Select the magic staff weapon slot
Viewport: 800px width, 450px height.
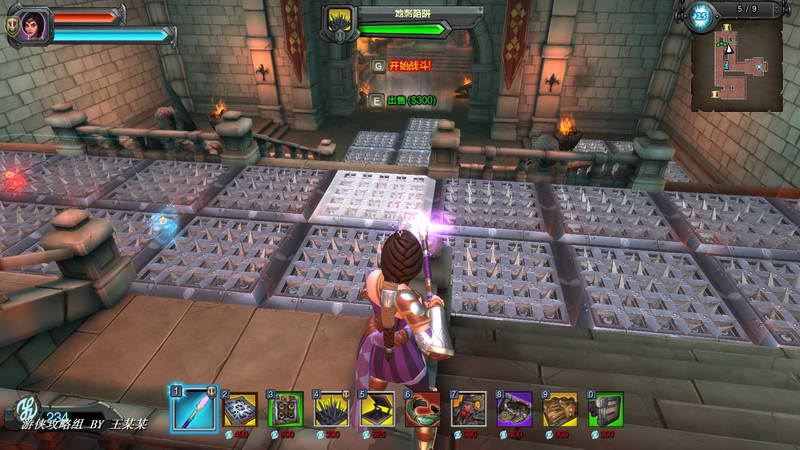tap(193, 409)
